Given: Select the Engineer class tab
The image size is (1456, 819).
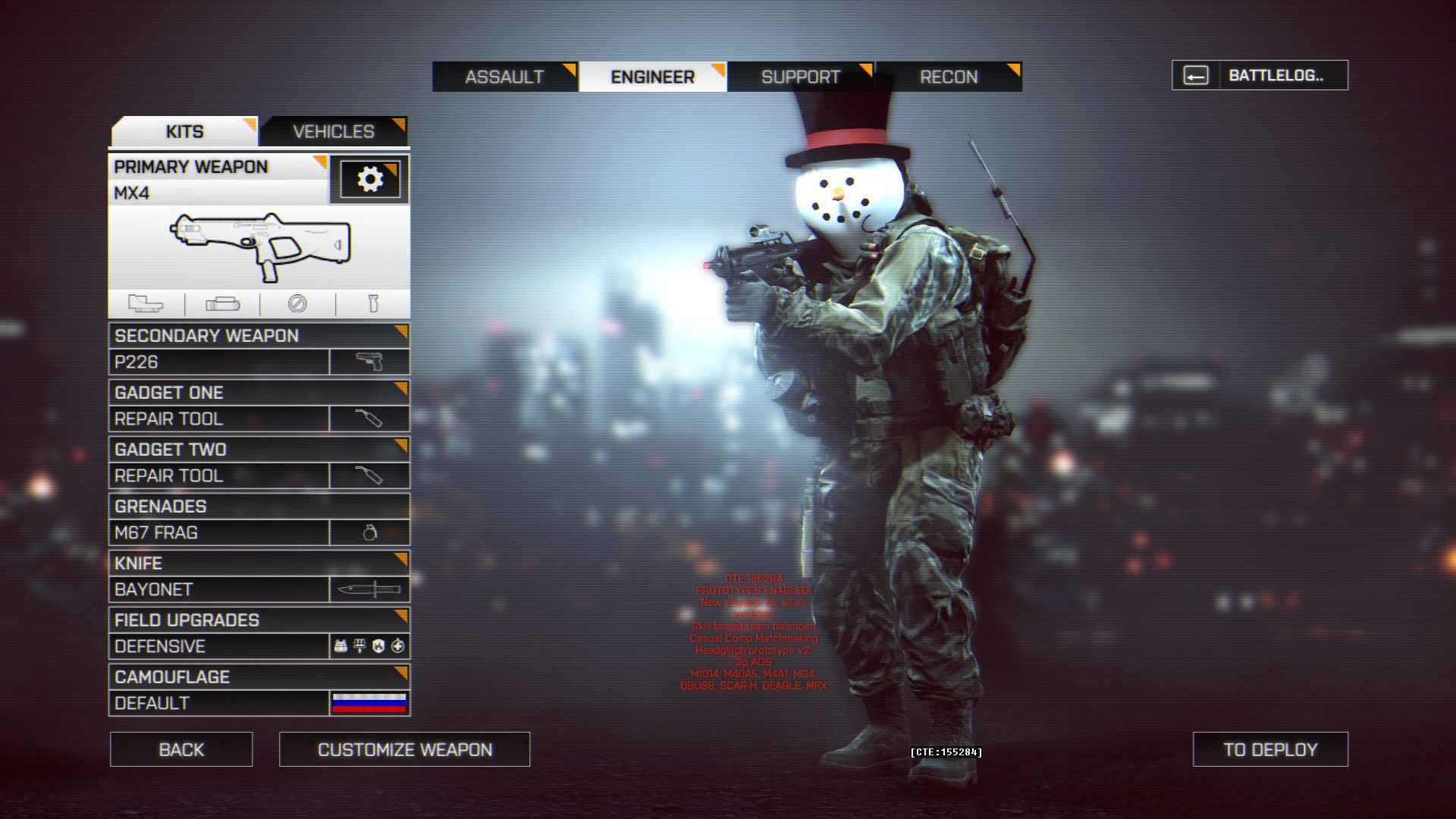Looking at the screenshot, I should (x=652, y=77).
